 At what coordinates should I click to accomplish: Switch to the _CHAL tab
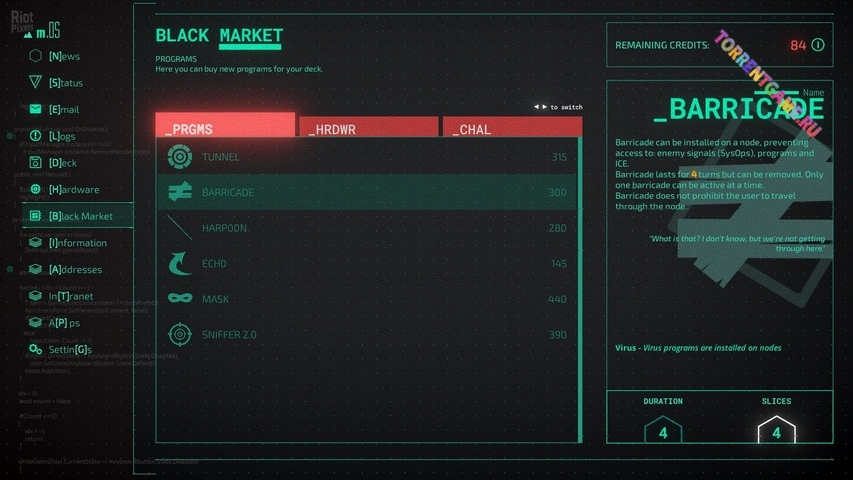point(511,128)
